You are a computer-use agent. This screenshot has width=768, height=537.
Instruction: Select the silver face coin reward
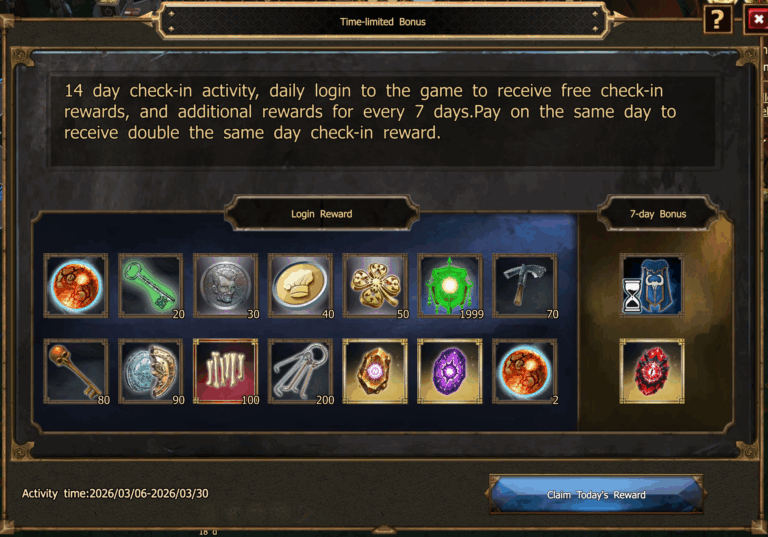coord(225,285)
